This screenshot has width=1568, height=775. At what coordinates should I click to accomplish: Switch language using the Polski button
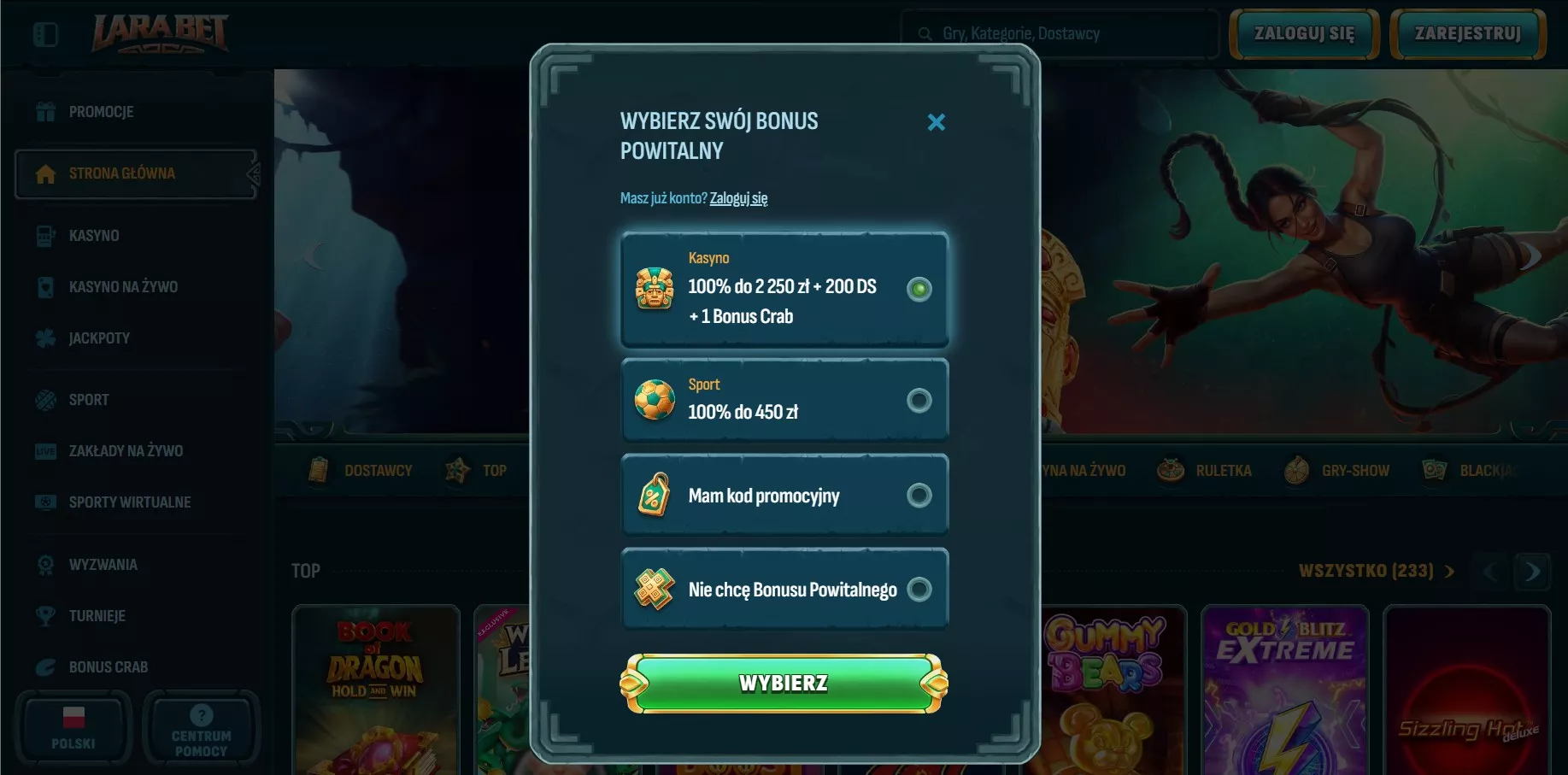73,727
